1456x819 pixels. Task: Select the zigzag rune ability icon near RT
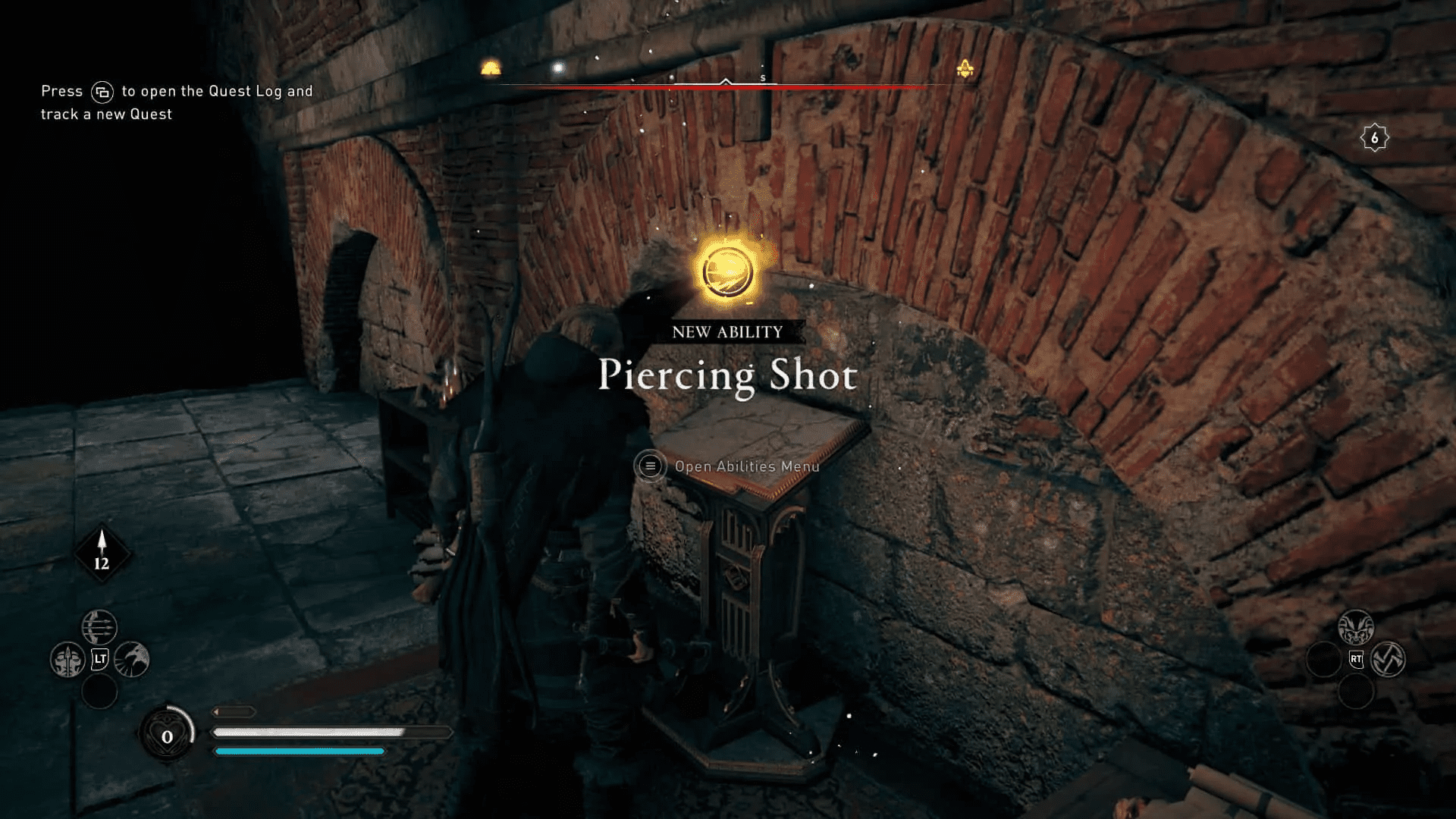coord(1389,658)
